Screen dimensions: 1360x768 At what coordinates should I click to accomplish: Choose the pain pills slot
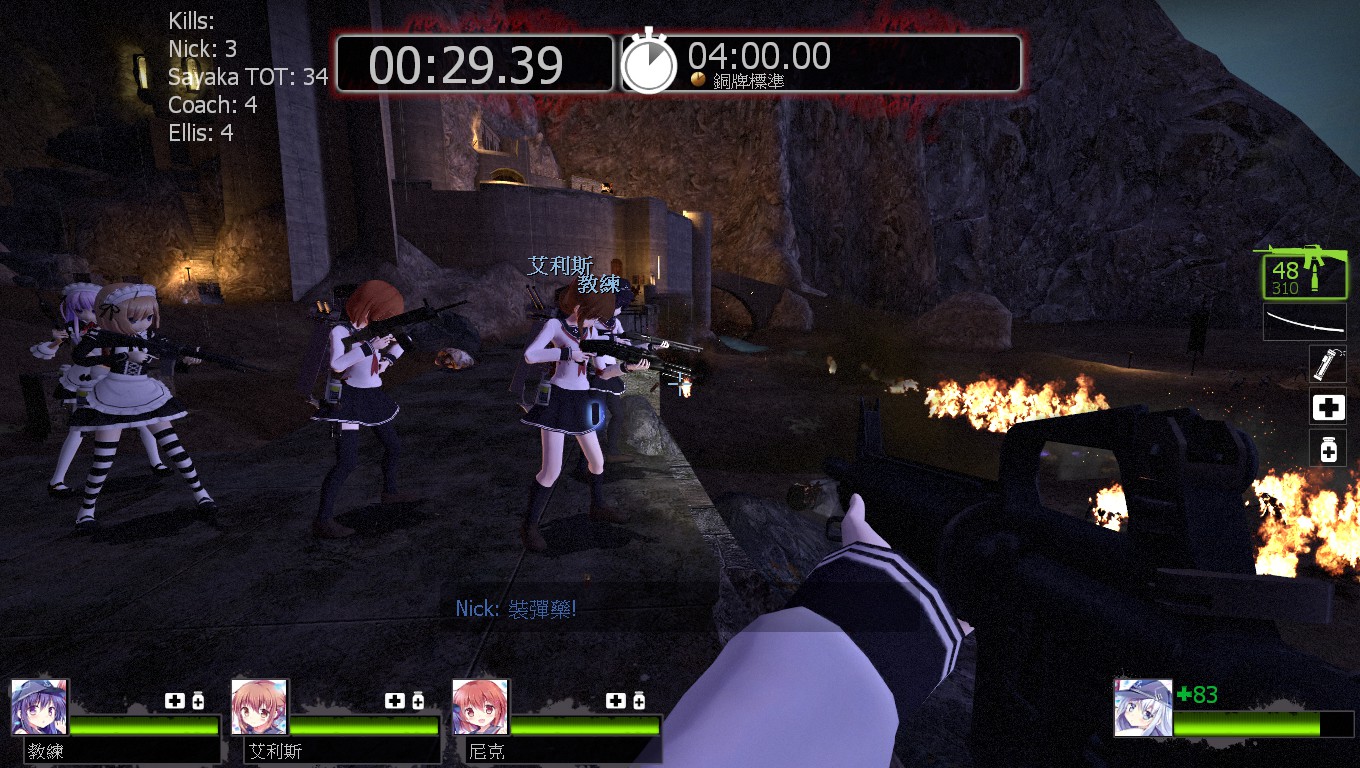1328,449
